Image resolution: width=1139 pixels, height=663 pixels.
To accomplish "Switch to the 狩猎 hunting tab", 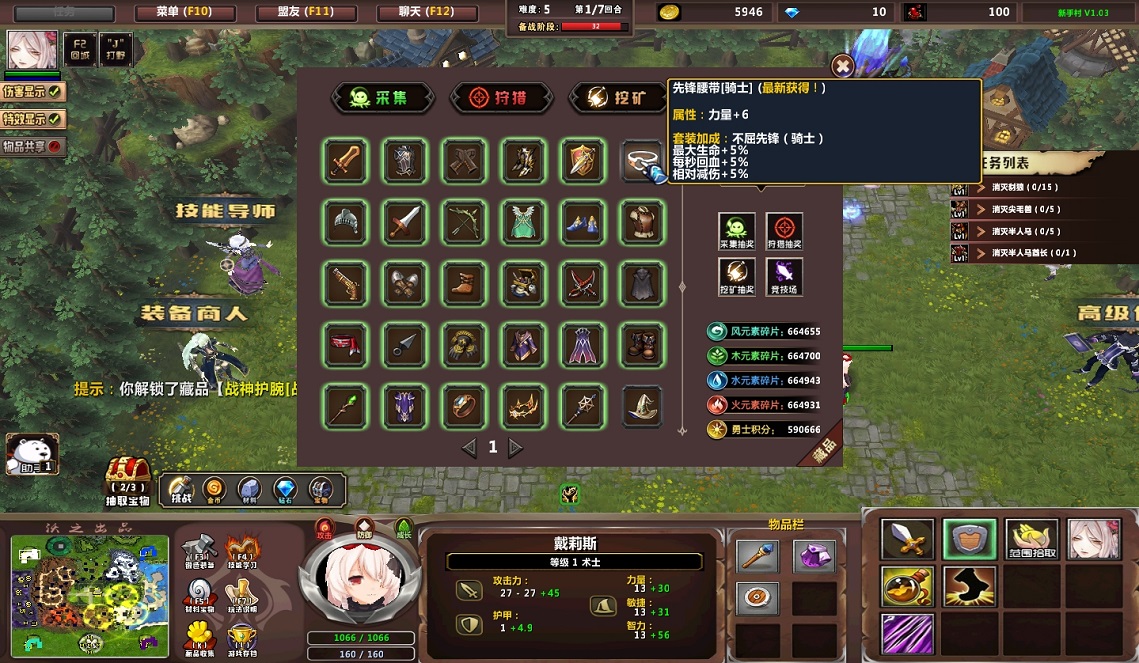I will tap(502, 97).
